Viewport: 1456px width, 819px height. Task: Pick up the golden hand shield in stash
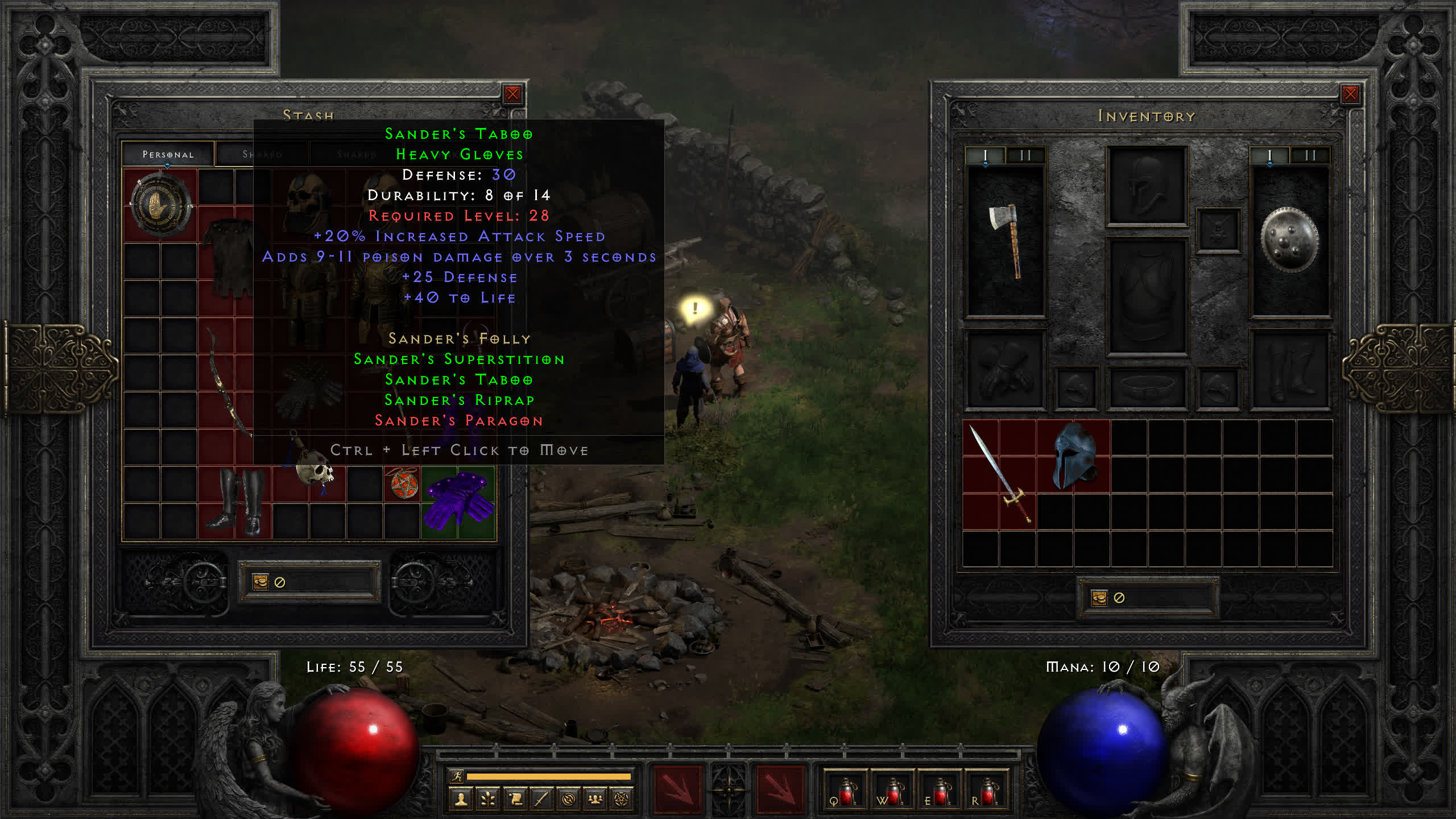pos(160,205)
